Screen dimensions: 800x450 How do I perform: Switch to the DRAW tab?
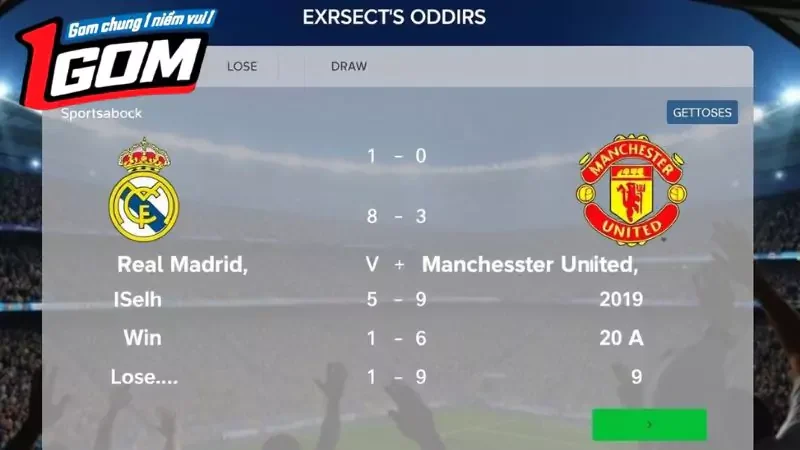(349, 67)
